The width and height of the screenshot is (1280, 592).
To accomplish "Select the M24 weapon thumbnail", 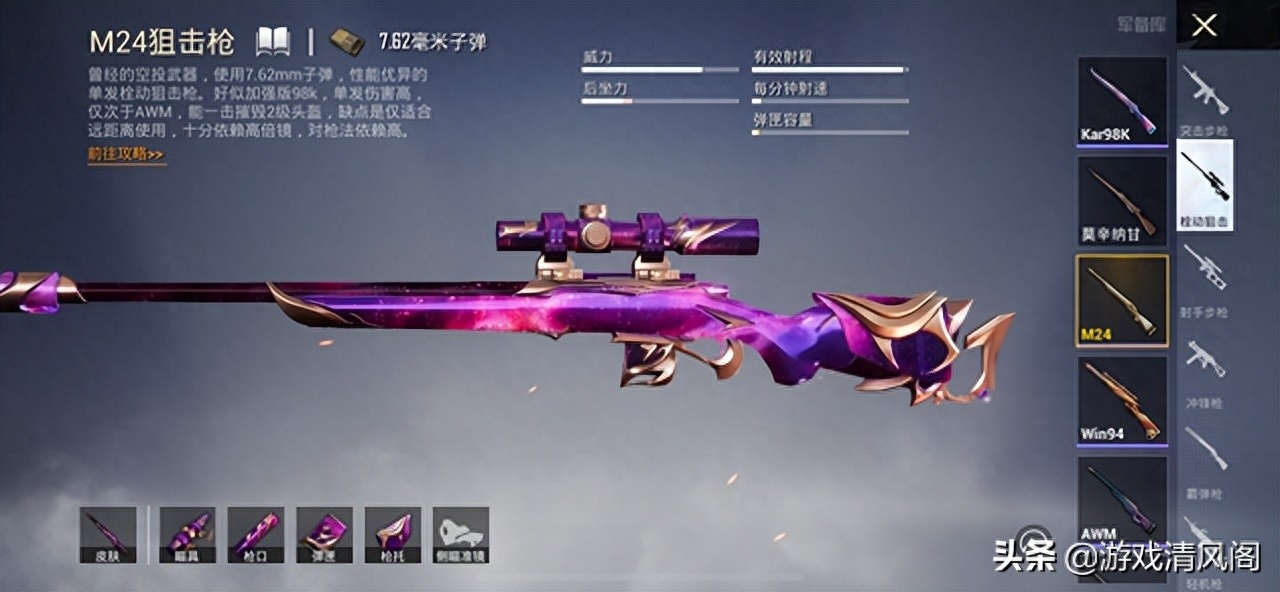I will (1122, 300).
